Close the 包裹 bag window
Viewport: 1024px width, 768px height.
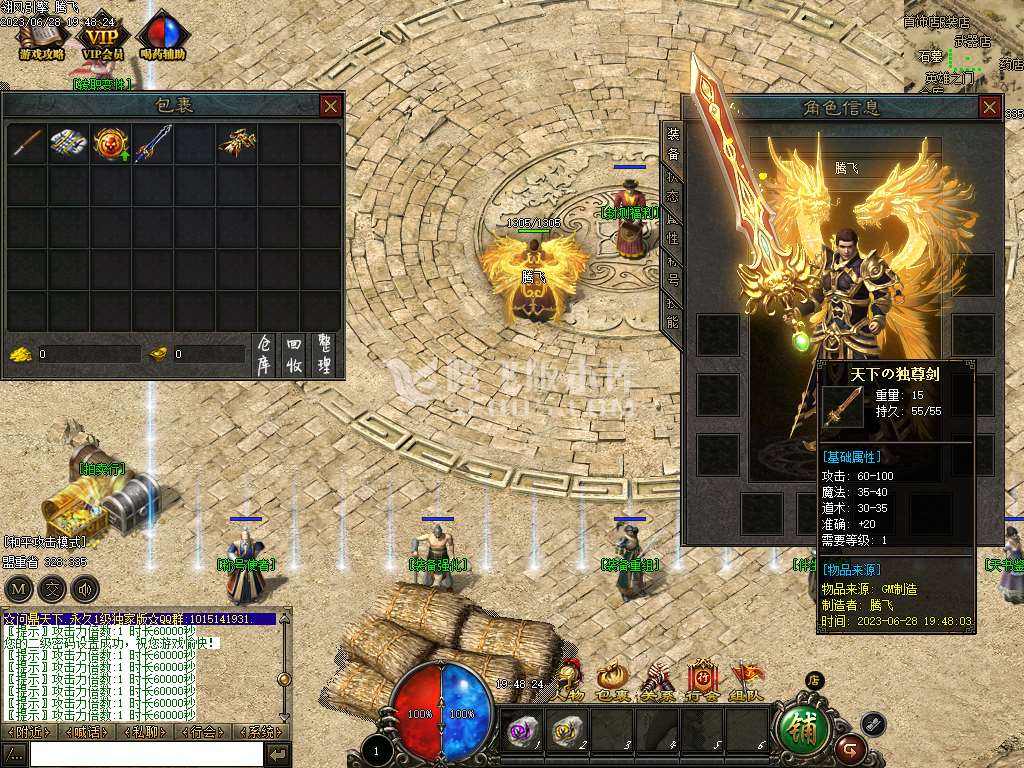[x=331, y=105]
